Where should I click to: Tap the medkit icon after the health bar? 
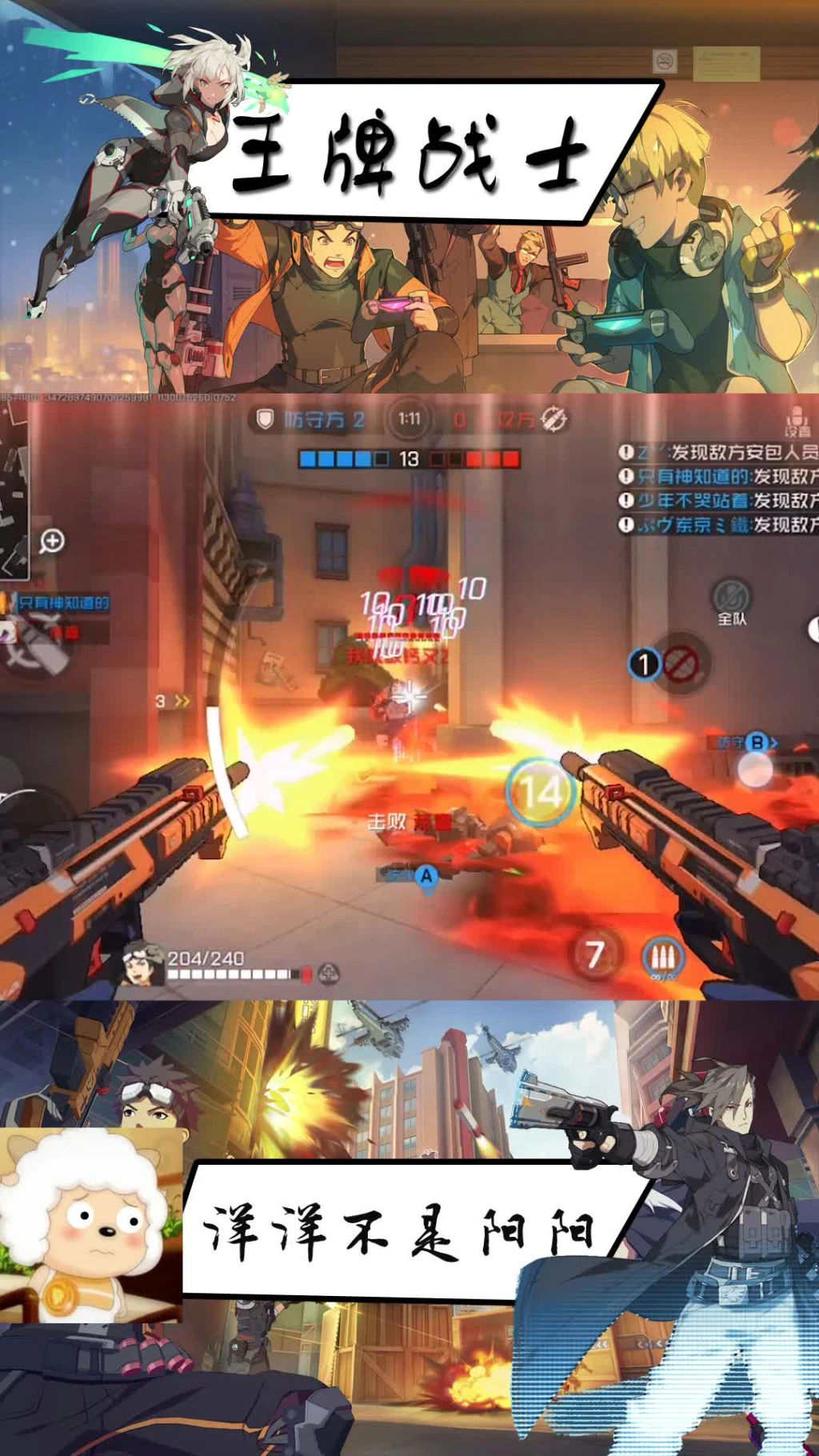click(329, 974)
